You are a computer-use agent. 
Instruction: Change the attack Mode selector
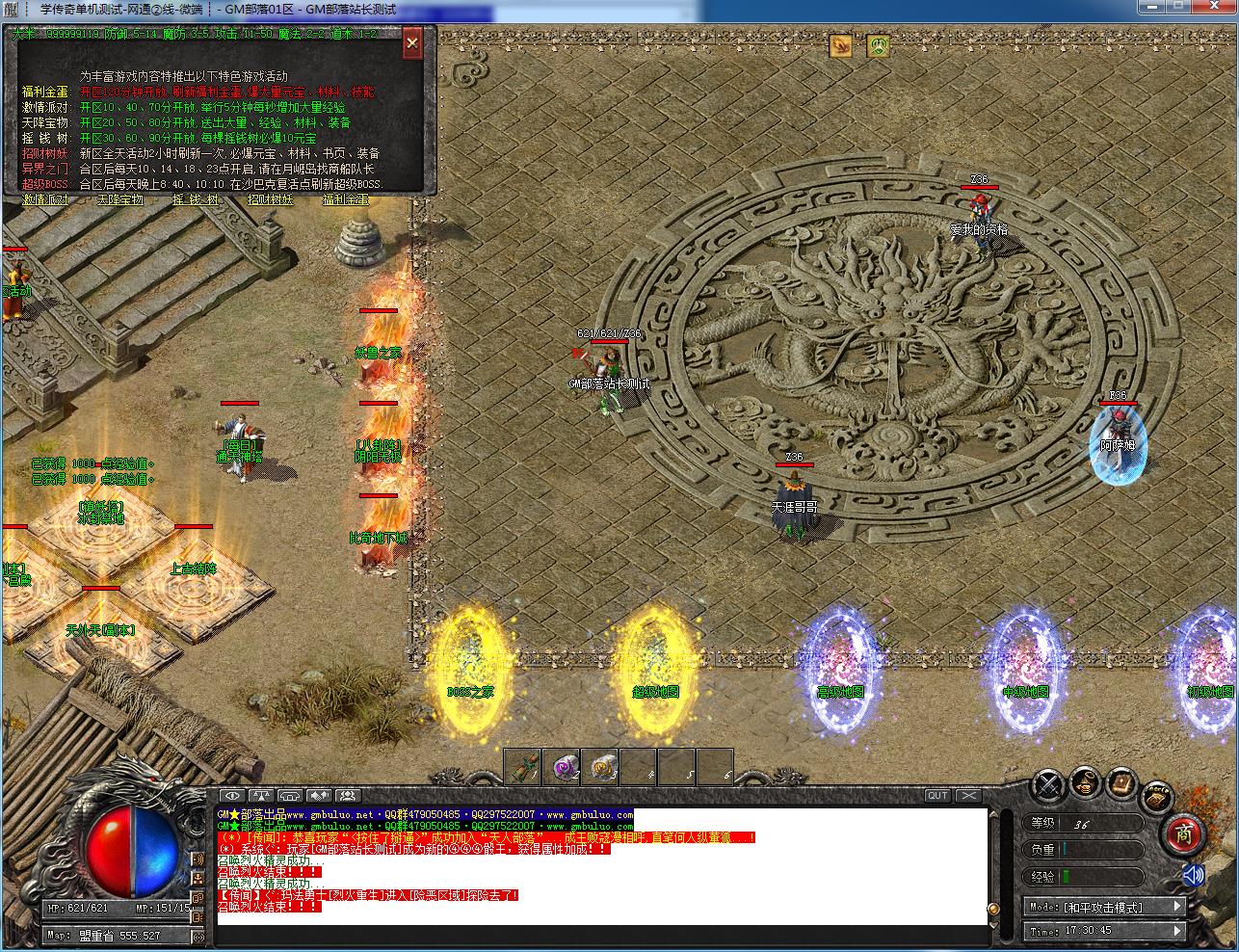click(1104, 907)
